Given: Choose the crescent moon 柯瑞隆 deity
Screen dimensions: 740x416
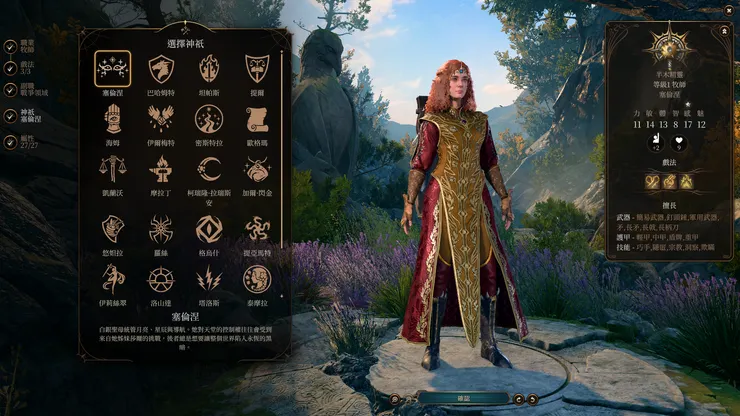Looking at the screenshot, I should point(209,169).
